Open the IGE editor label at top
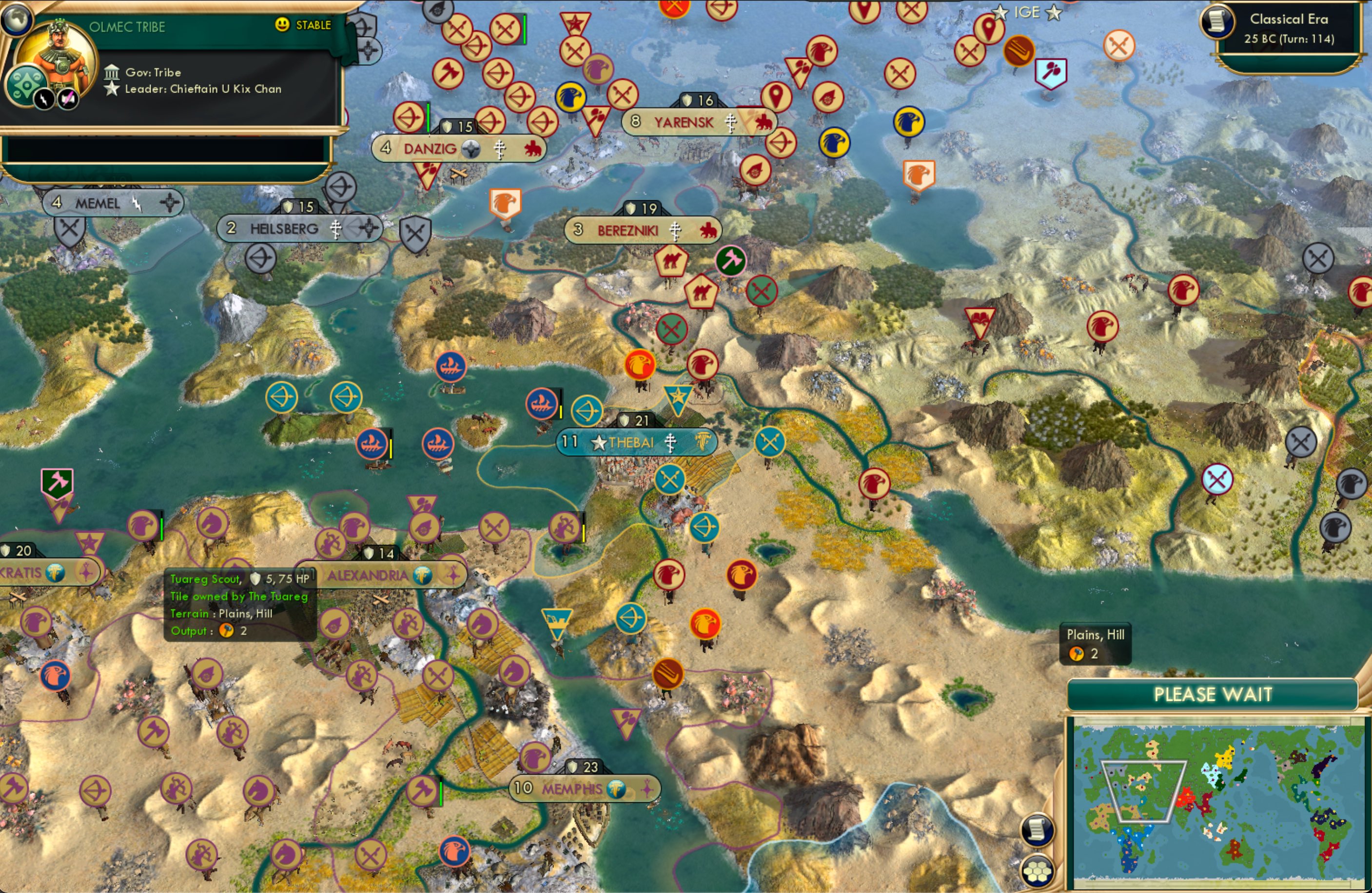 (x=1027, y=12)
